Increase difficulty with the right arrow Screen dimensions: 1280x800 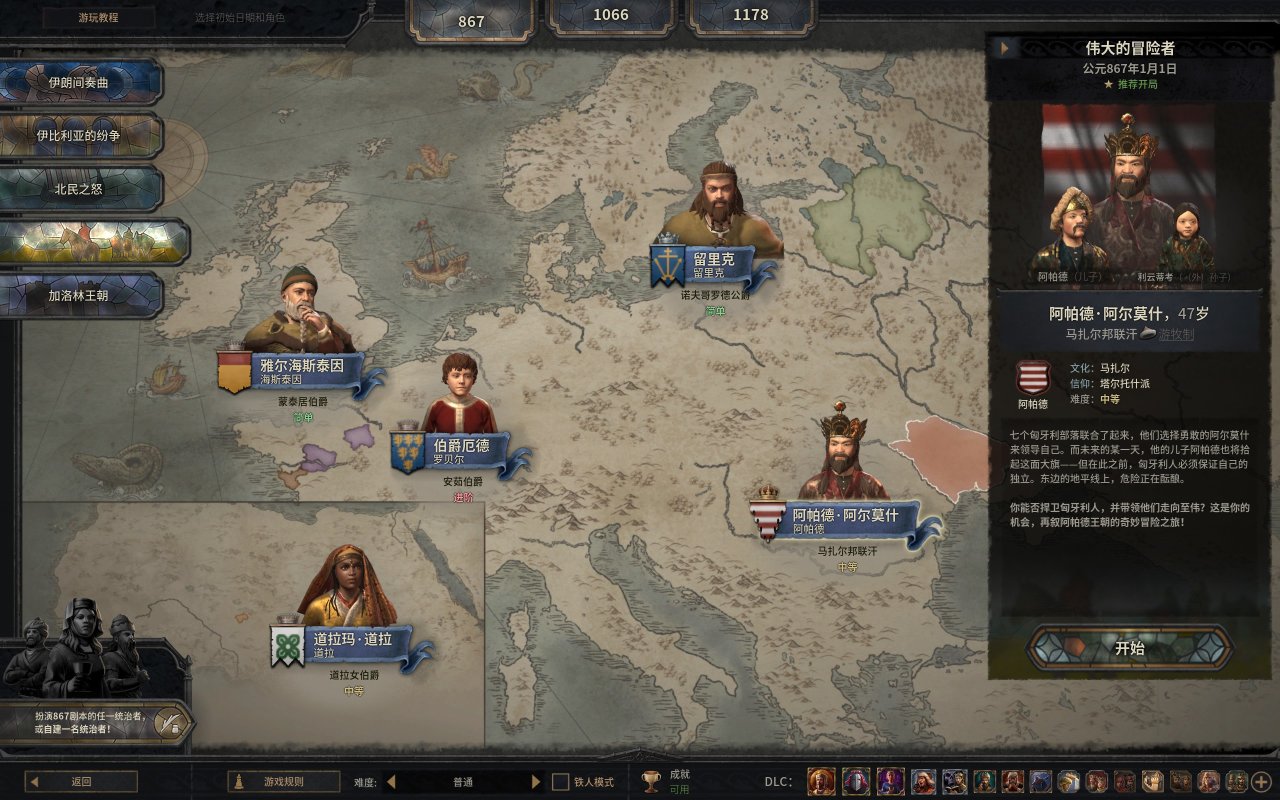point(536,782)
